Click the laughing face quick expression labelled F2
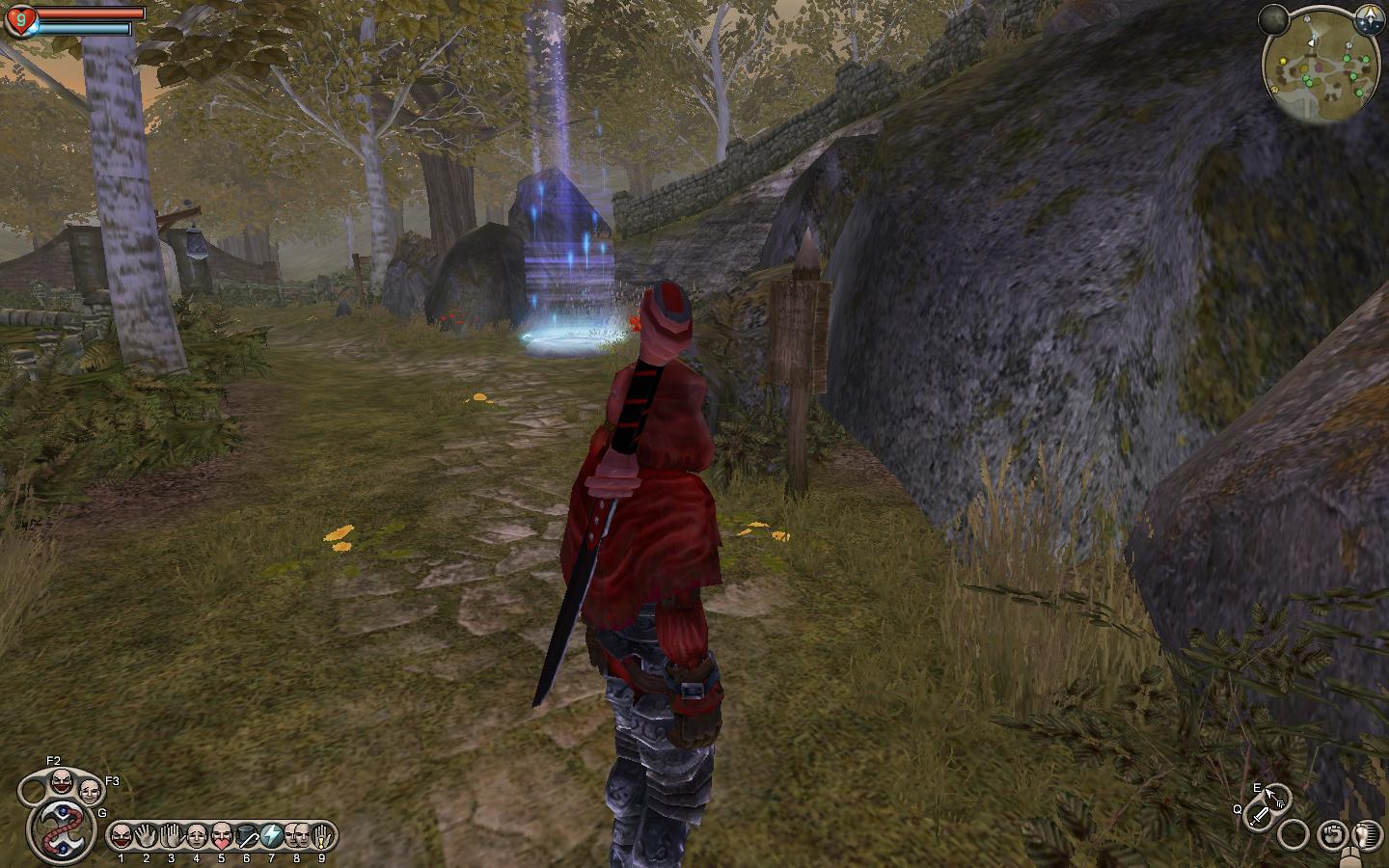This screenshot has width=1389, height=868. point(61,779)
